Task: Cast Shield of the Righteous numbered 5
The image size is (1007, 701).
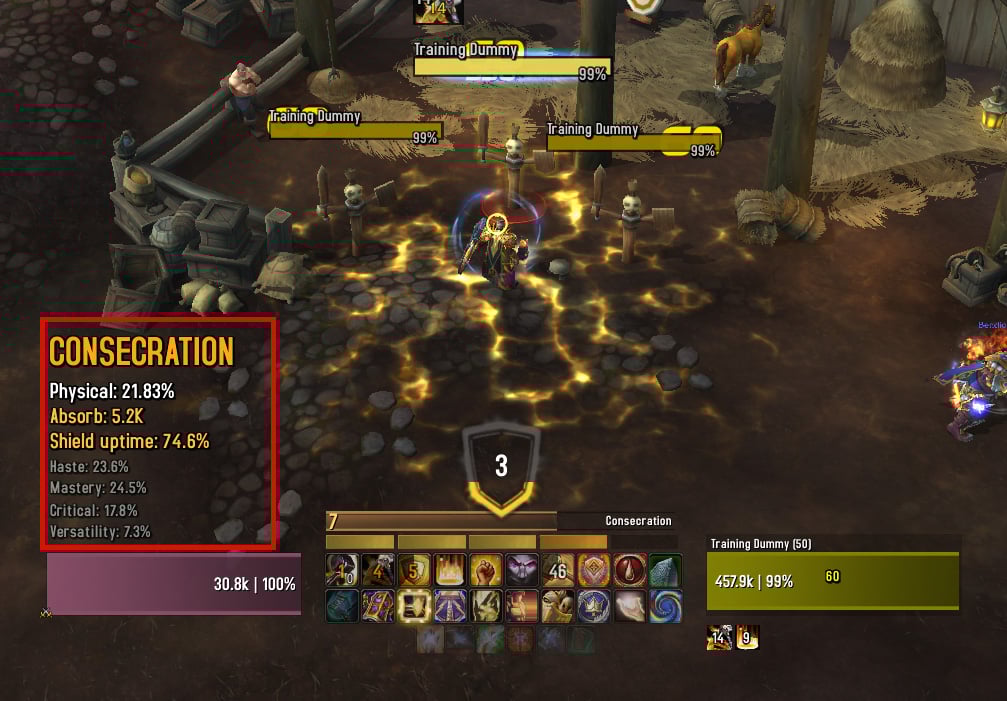Action: (x=414, y=570)
